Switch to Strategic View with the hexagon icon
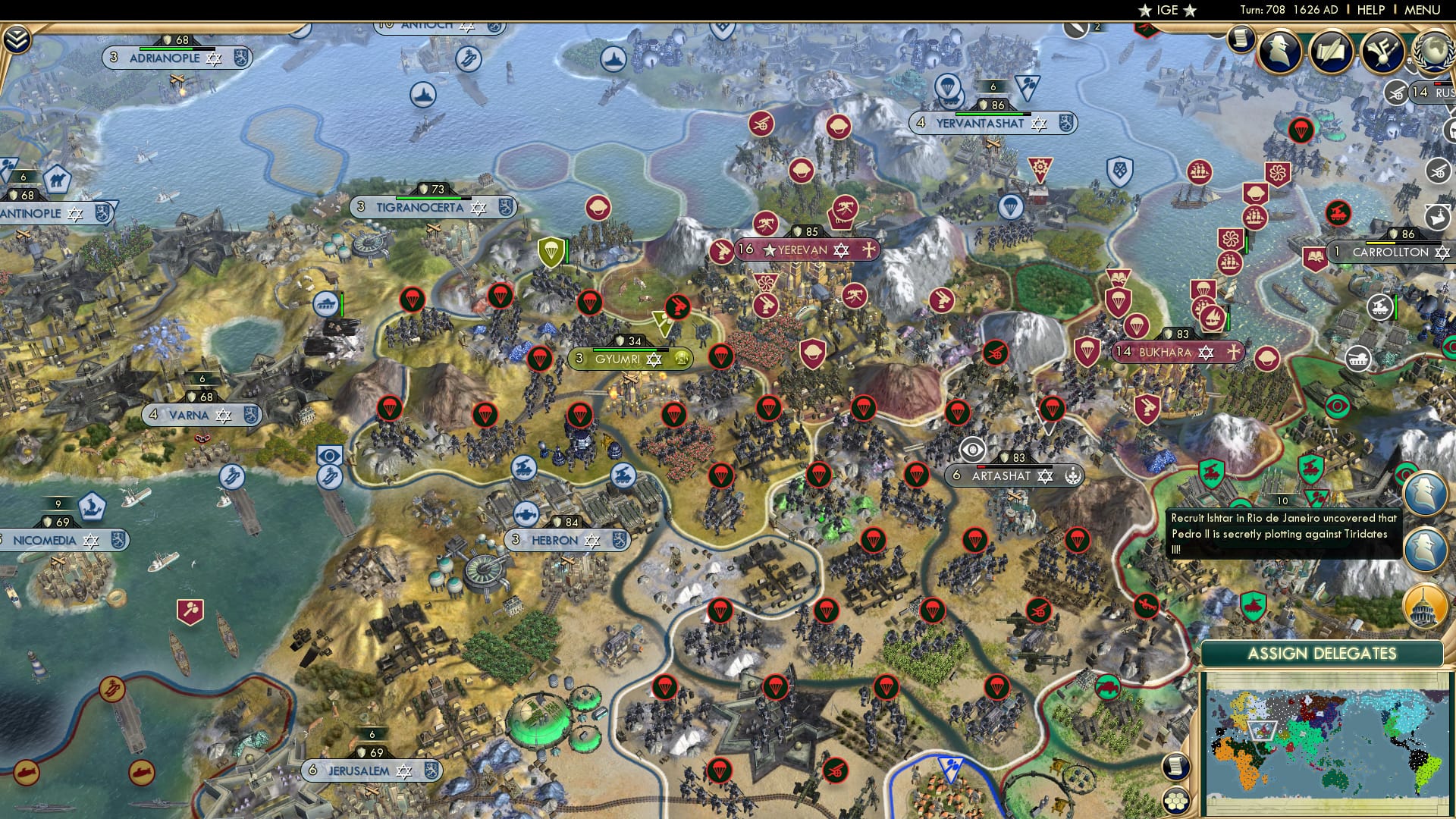Screen dimensions: 1456x819 pos(1176,799)
